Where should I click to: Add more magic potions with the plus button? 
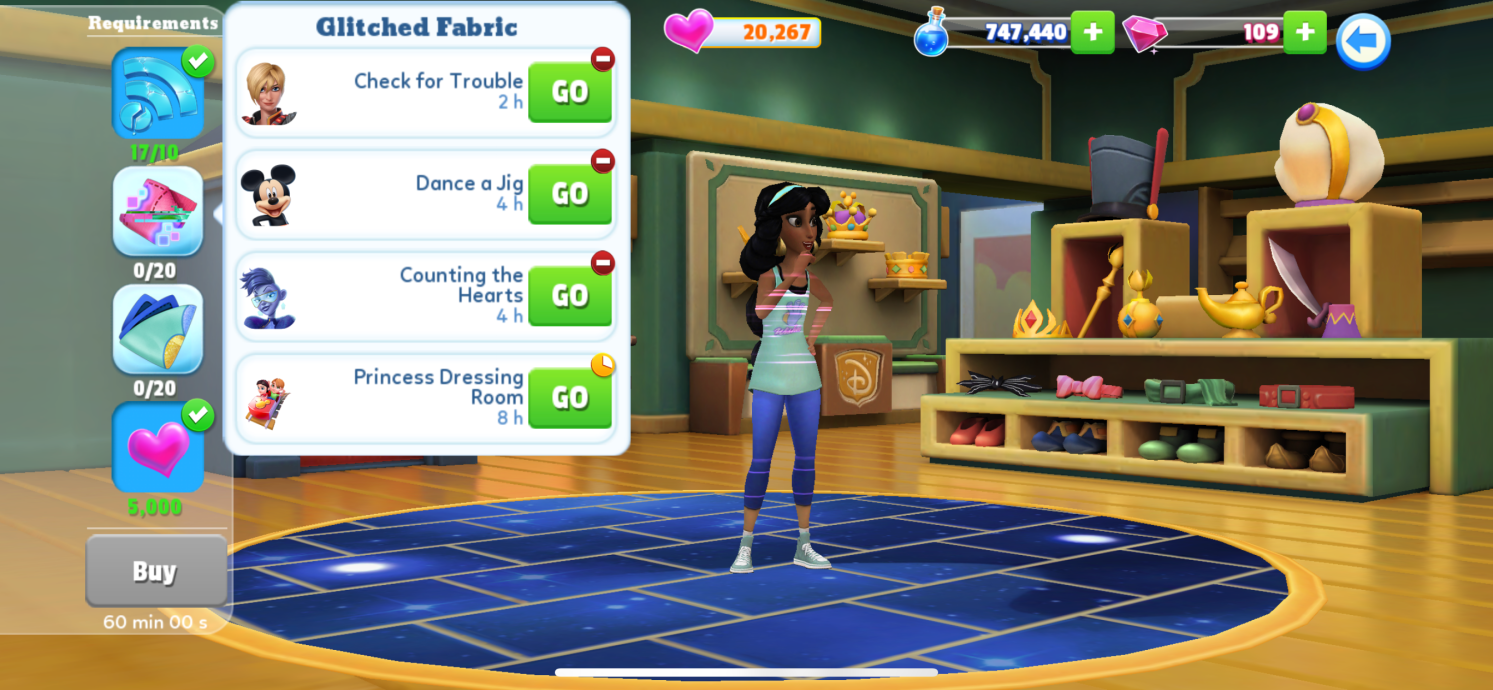[1092, 32]
